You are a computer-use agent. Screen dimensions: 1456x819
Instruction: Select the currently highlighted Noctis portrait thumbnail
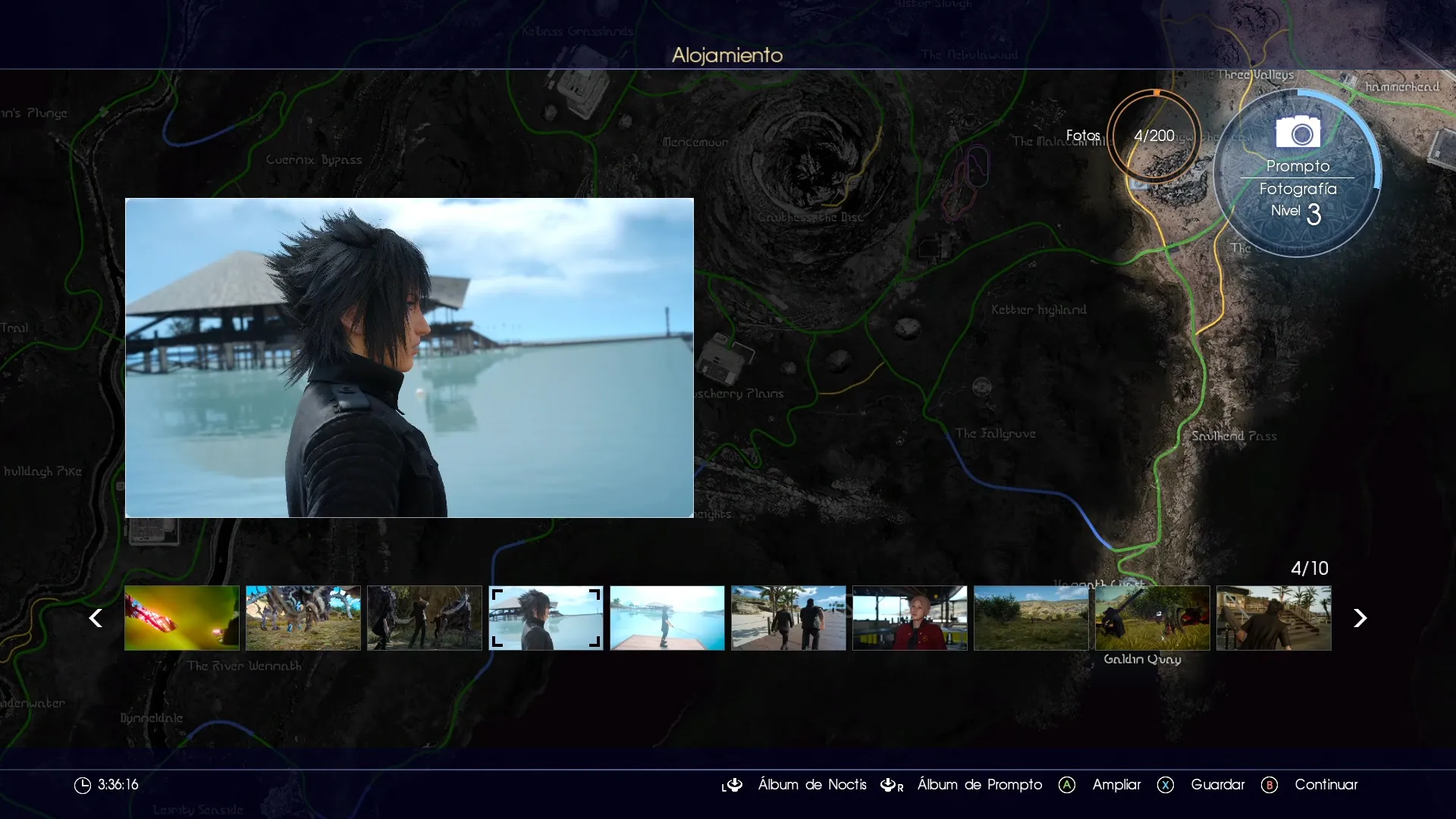click(545, 618)
